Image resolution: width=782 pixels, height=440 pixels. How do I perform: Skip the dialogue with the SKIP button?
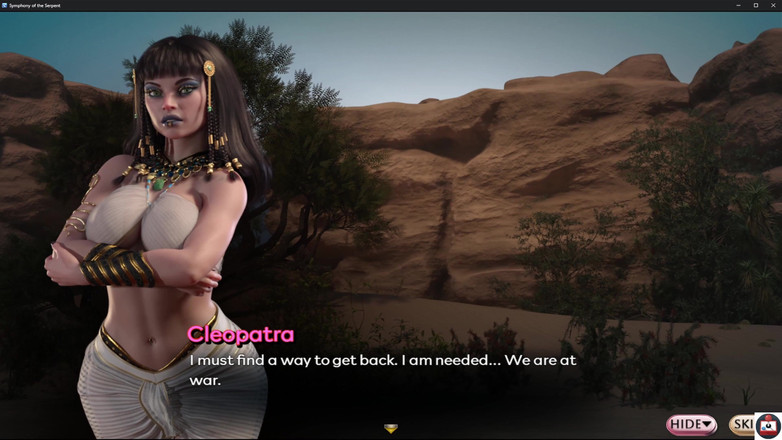coord(742,425)
